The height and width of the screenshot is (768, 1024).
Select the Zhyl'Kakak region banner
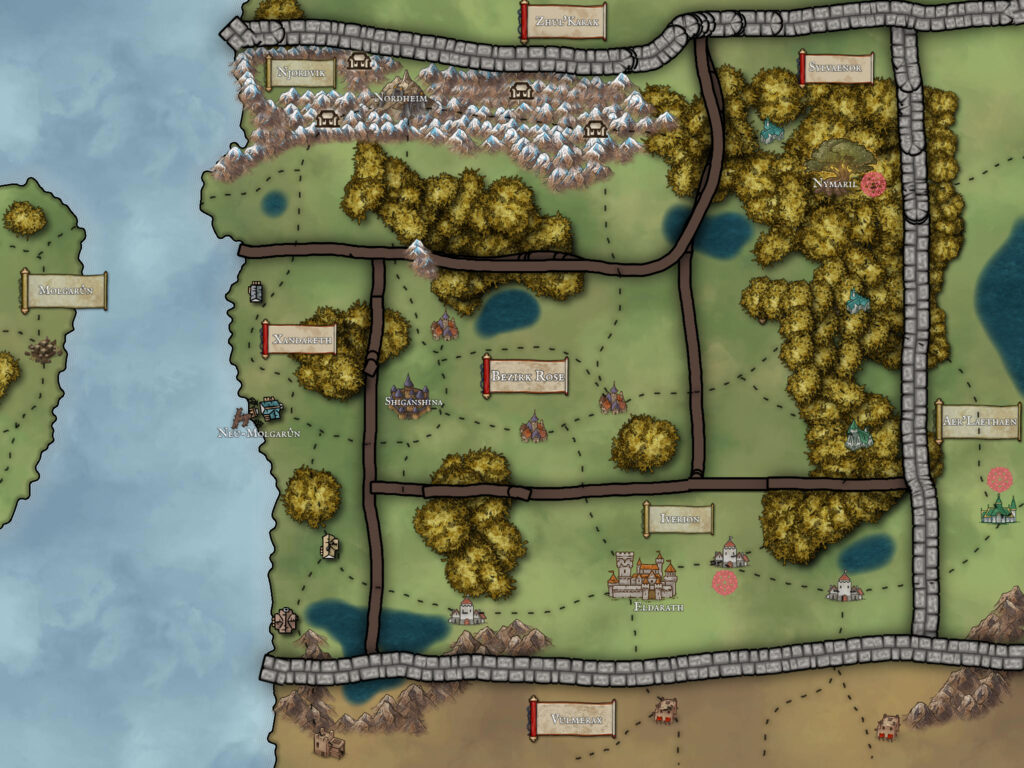pos(564,22)
